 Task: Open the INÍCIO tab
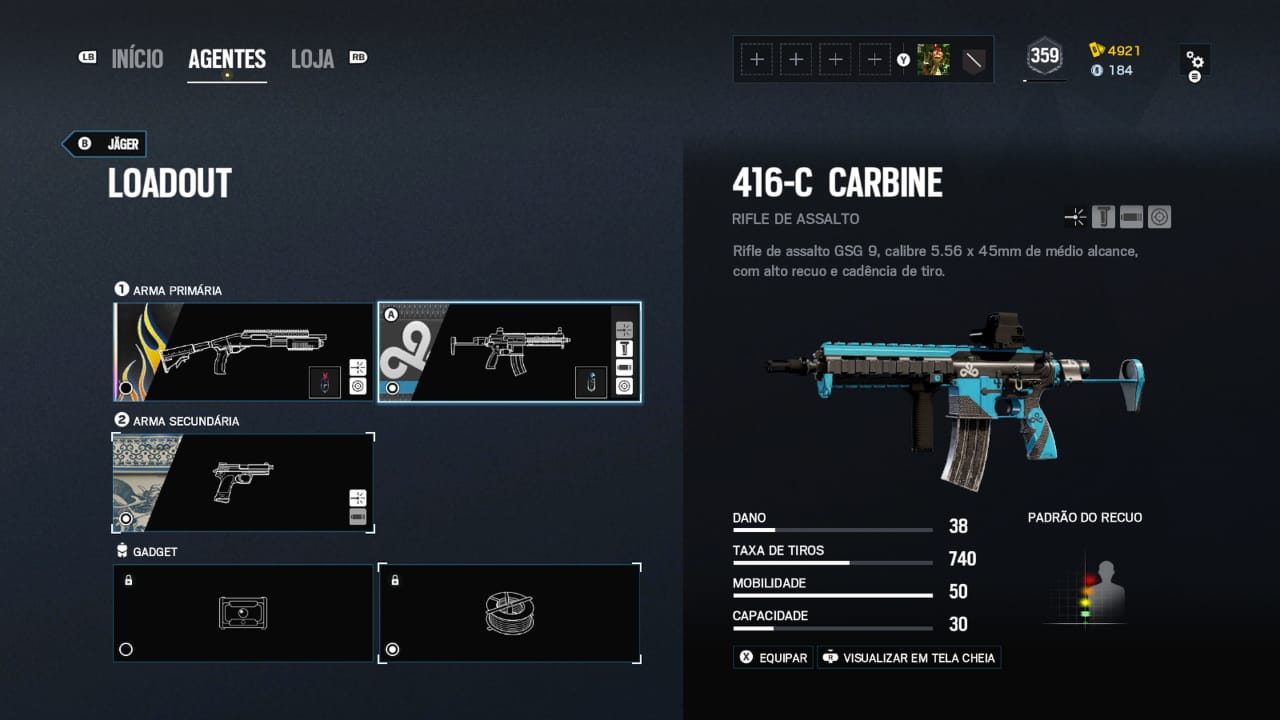coord(137,58)
